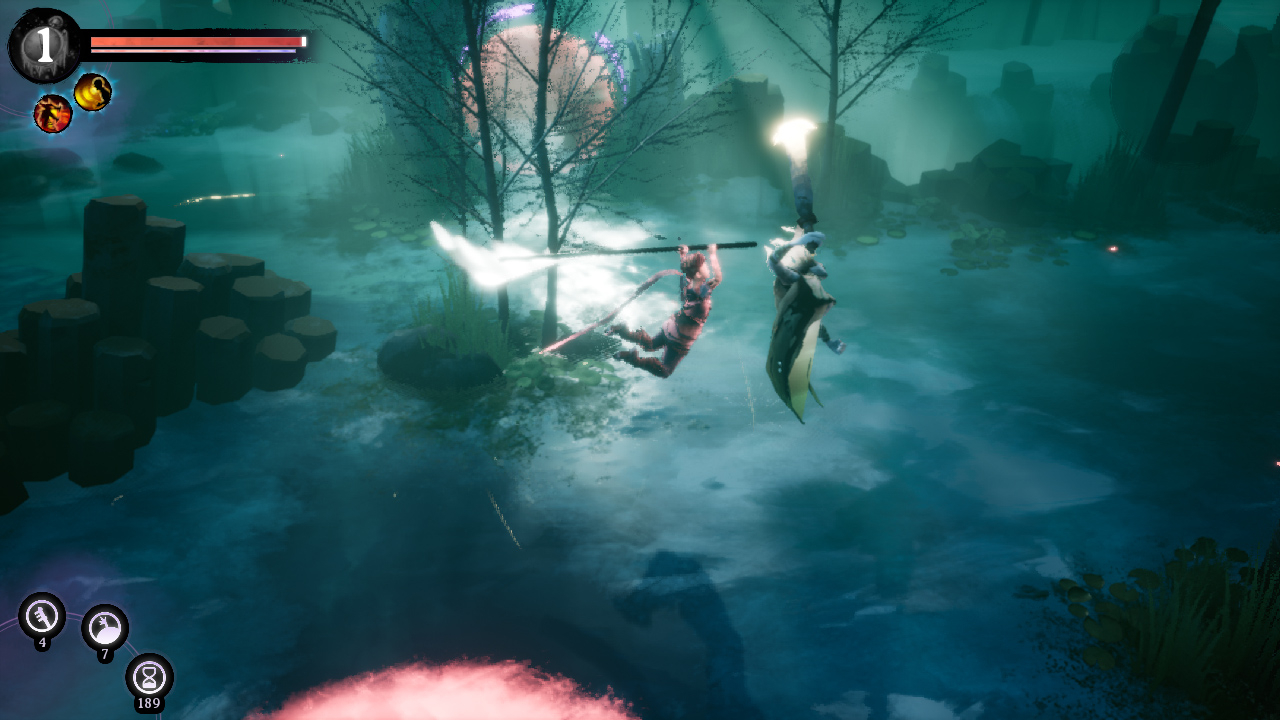Click the bomb icon showing 7
Image resolution: width=1280 pixels, height=720 pixels.
click(105, 627)
